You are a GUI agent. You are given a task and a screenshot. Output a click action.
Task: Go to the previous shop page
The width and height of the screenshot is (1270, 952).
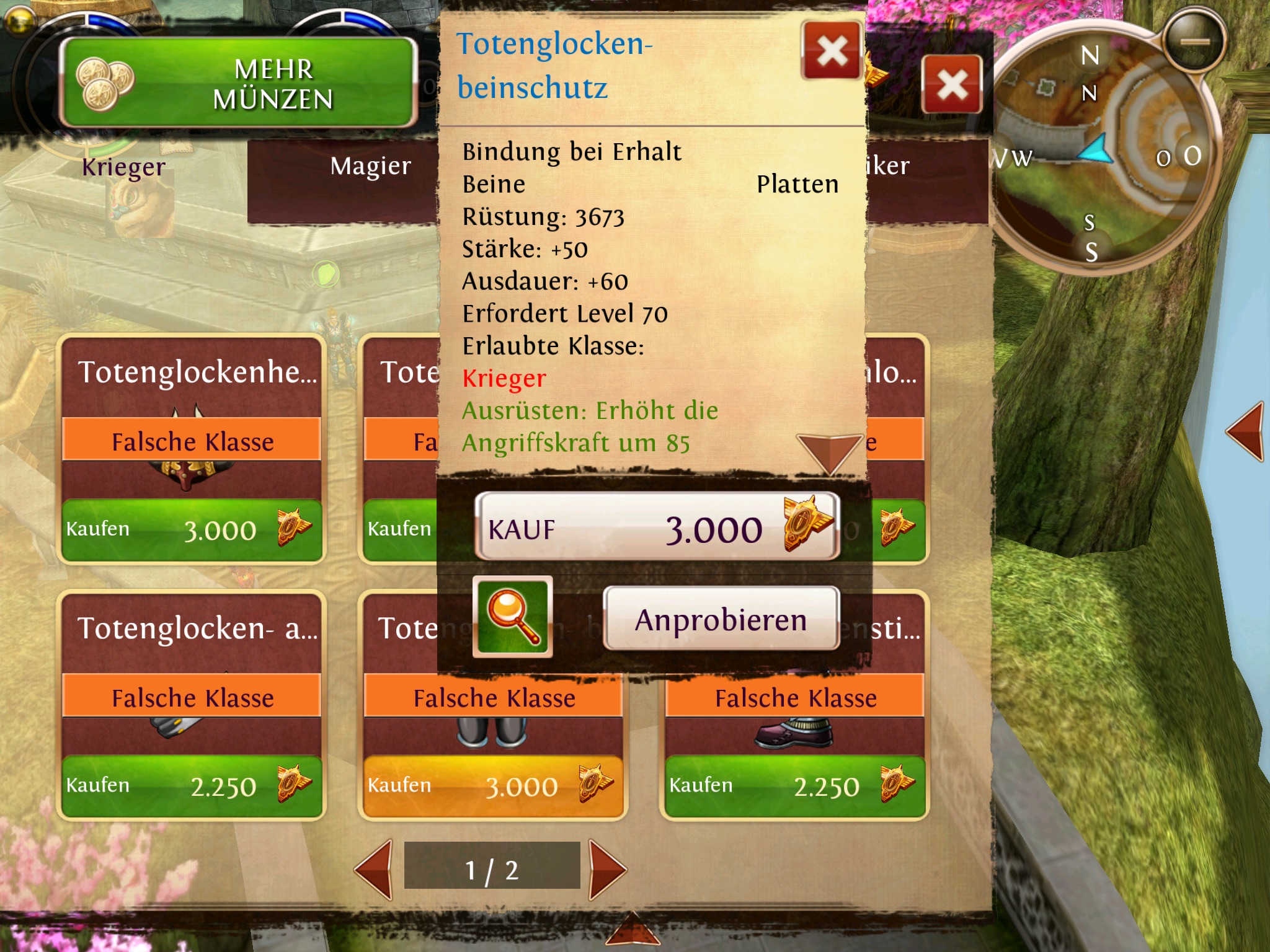(x=375, y=869)
